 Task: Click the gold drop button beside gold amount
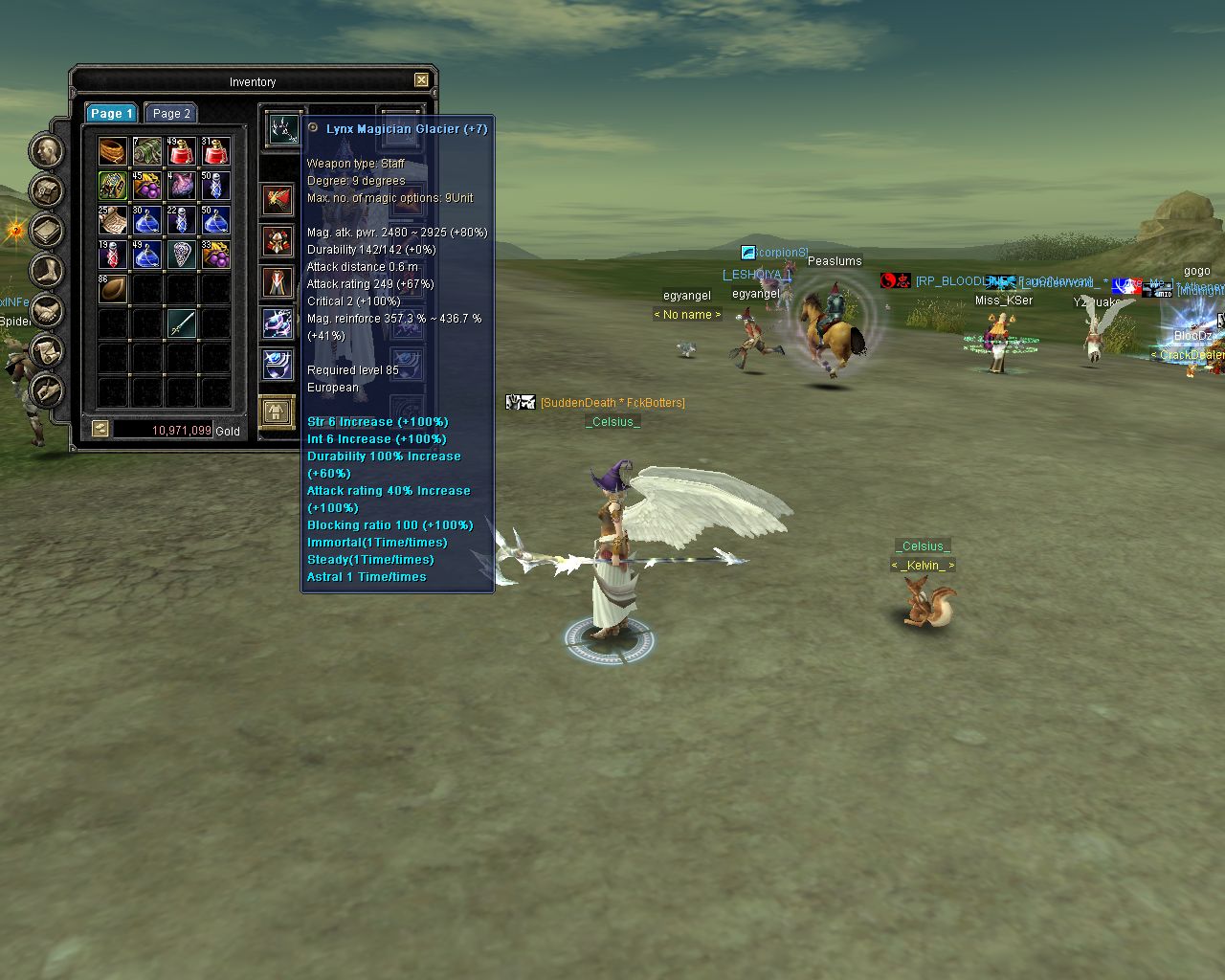(100, 430)
